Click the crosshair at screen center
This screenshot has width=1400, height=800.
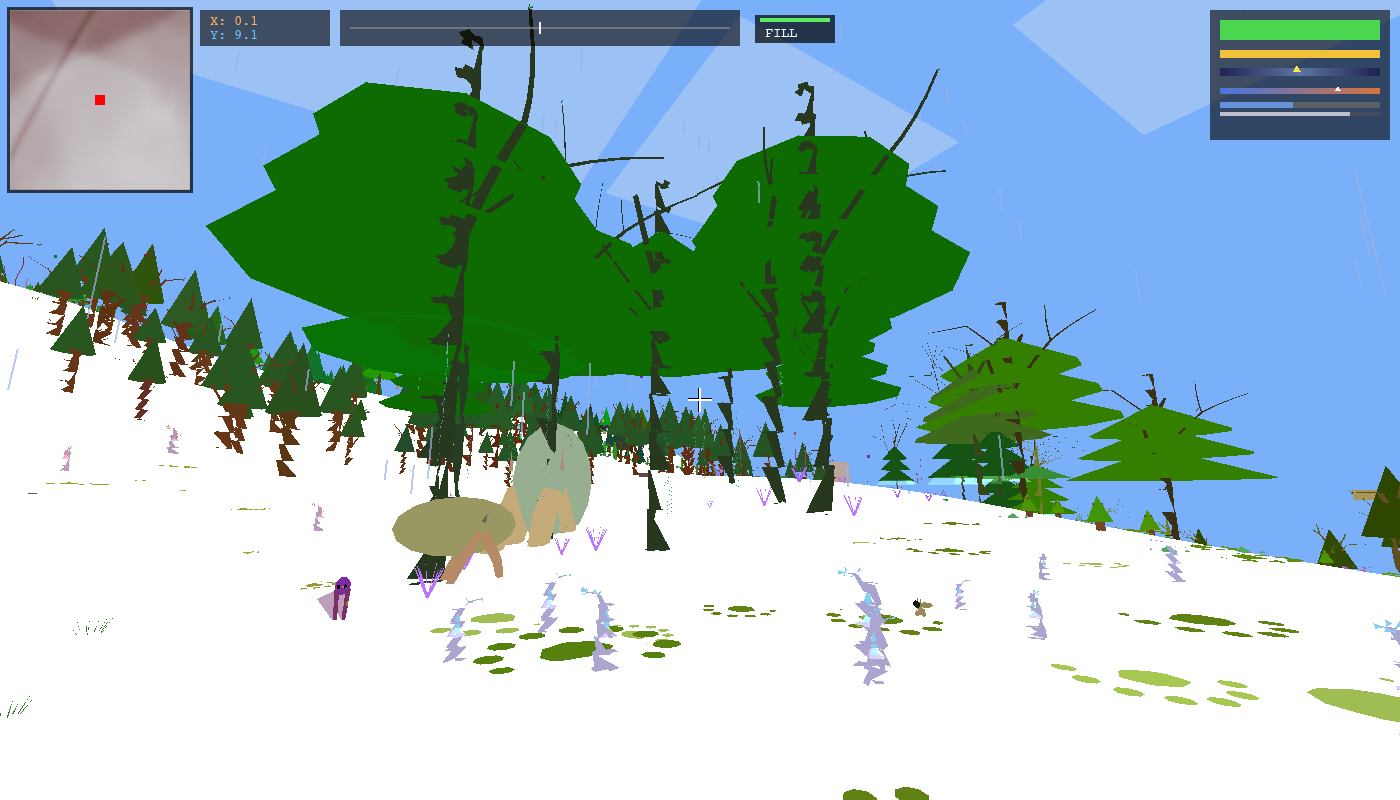point(700,398)
